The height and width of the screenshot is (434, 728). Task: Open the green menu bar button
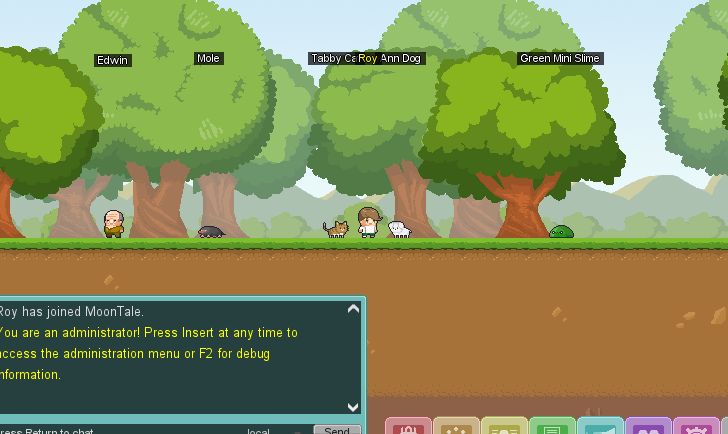point(552,427)
